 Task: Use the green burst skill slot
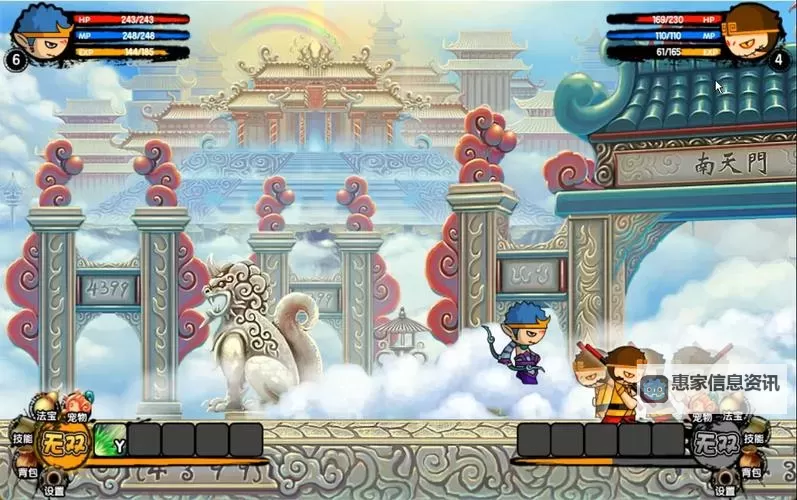(110, 441)
